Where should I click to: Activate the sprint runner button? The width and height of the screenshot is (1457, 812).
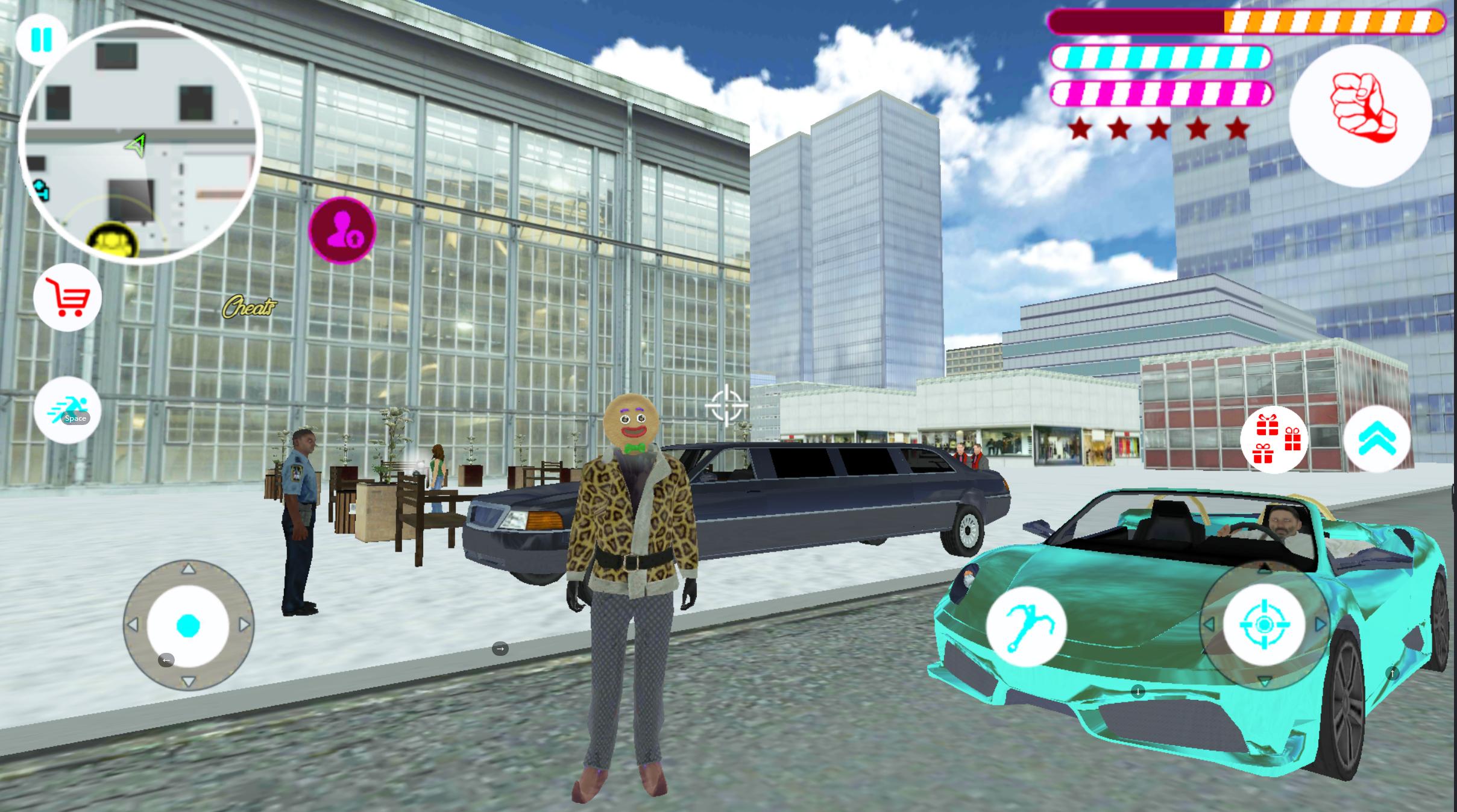[x=68, y=410]
